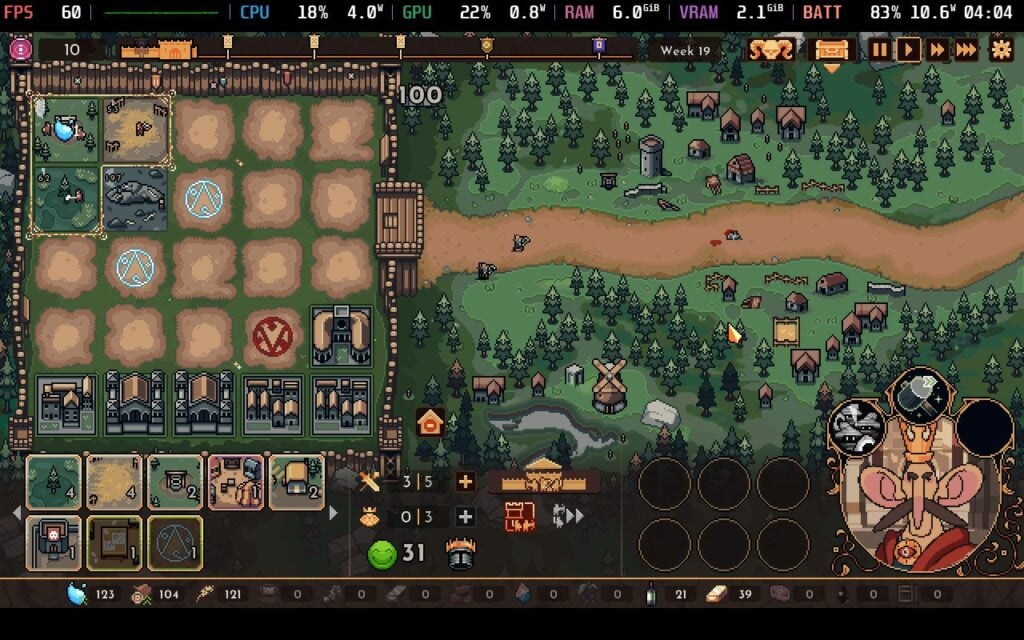
Task: Show the next page of building cards
Action: tap(333, 513)
